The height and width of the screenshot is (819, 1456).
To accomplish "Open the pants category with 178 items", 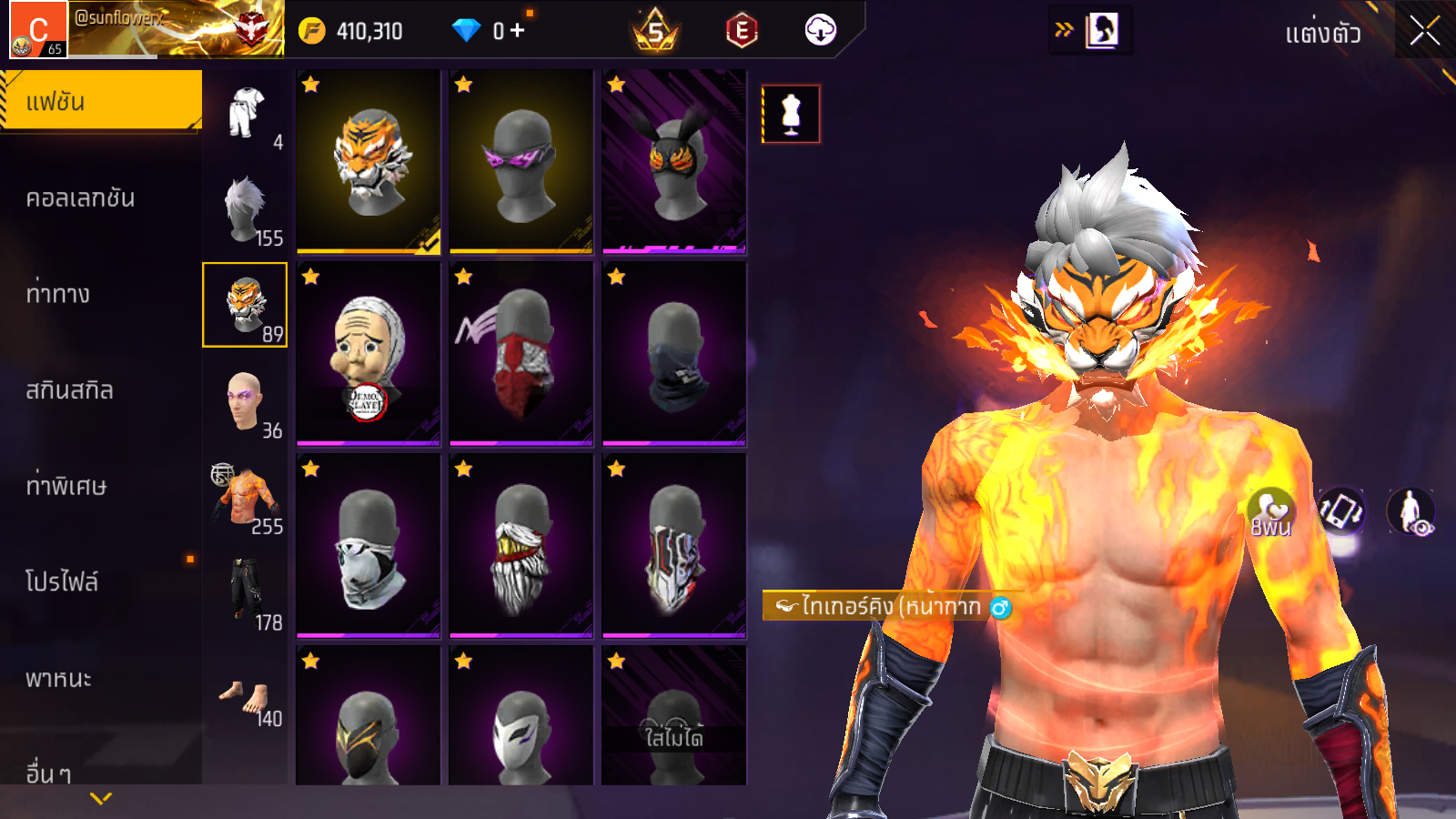I will click(x=246, y=593).
